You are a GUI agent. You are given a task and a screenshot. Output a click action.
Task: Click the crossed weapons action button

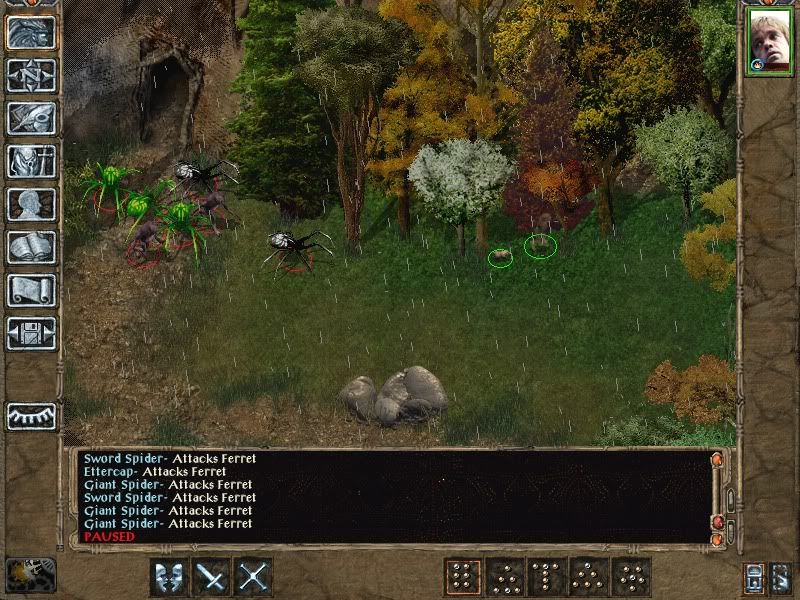coord(254,577)
